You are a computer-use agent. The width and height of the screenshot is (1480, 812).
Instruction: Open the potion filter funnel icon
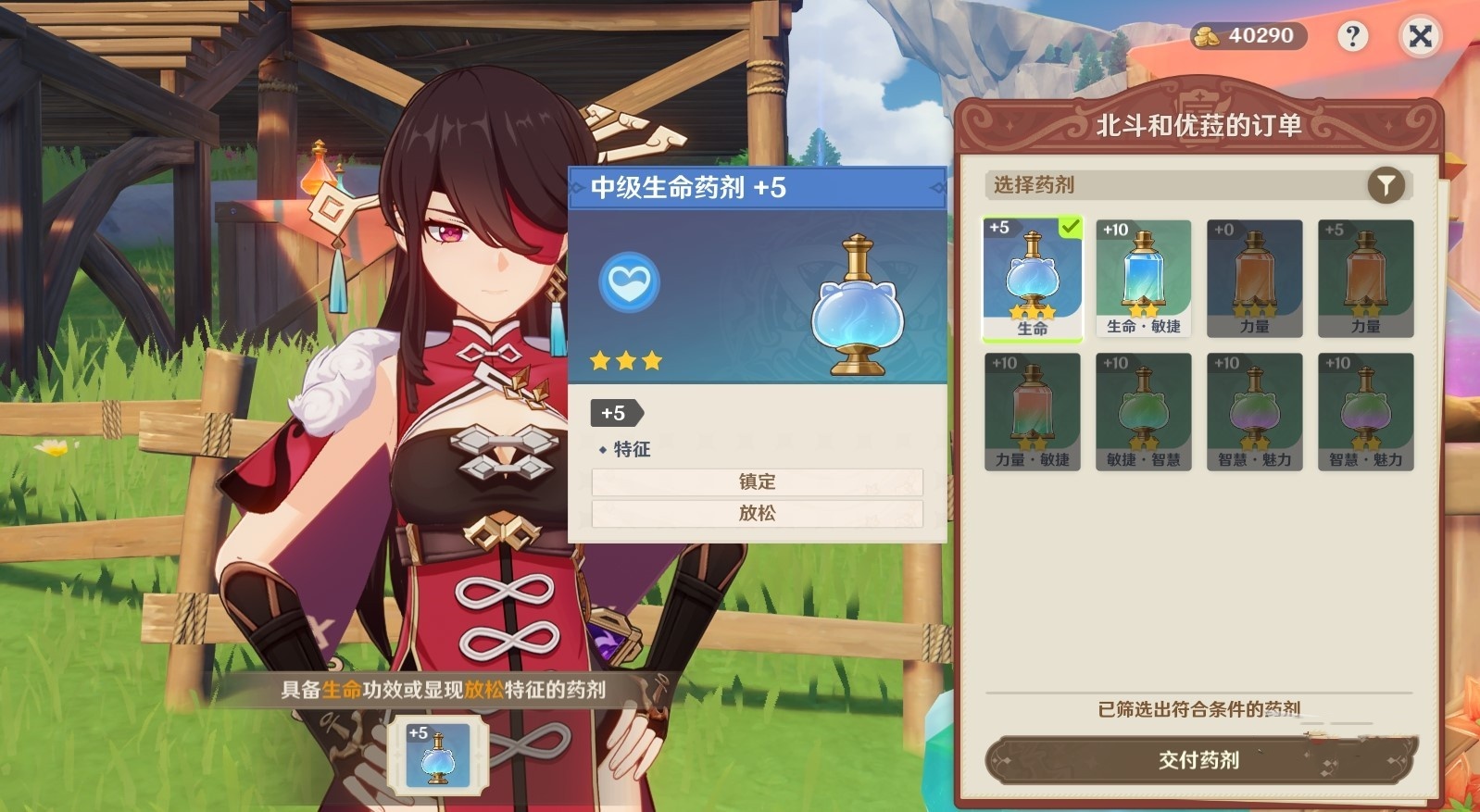coord(1384,185)
